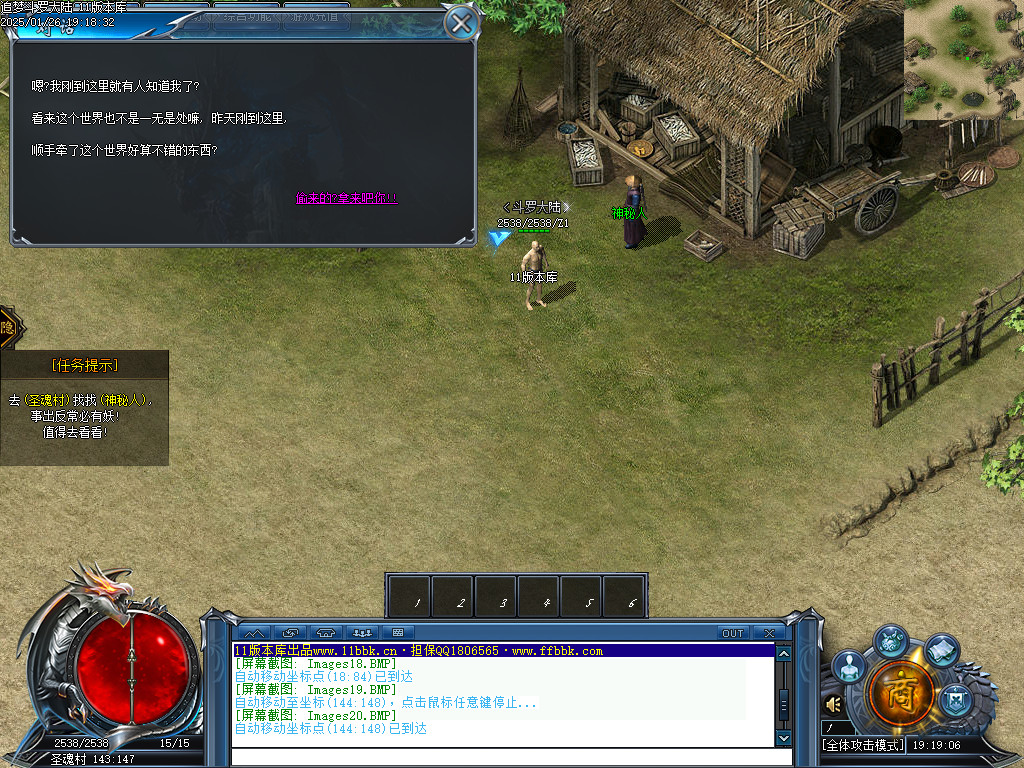The height and width of the screenshot is (768, 1024).
Task: Open the 游戏充值 recharge menu
Action: click(316, 15)
